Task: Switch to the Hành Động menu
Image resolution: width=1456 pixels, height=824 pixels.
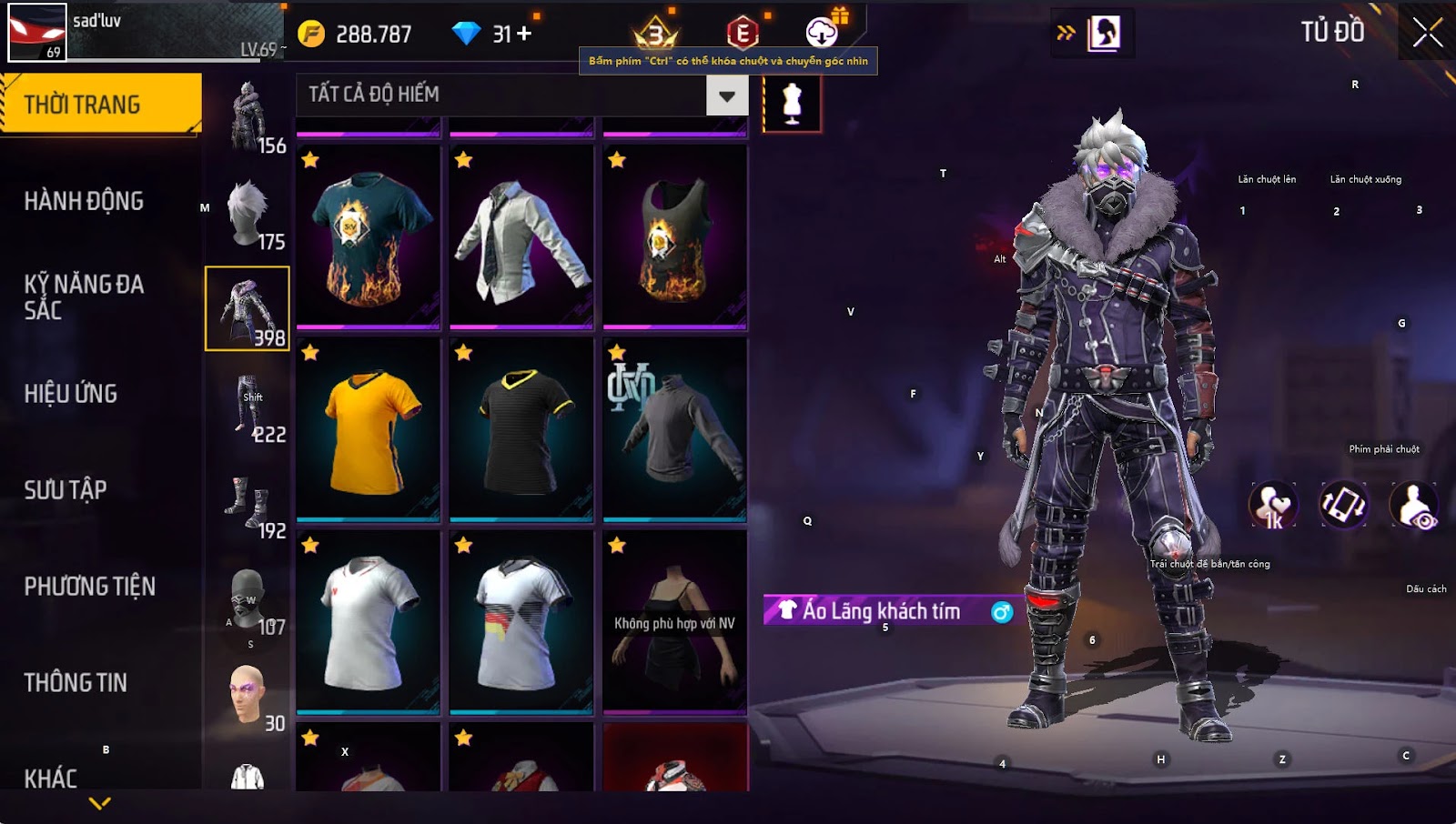Action: 84,201
